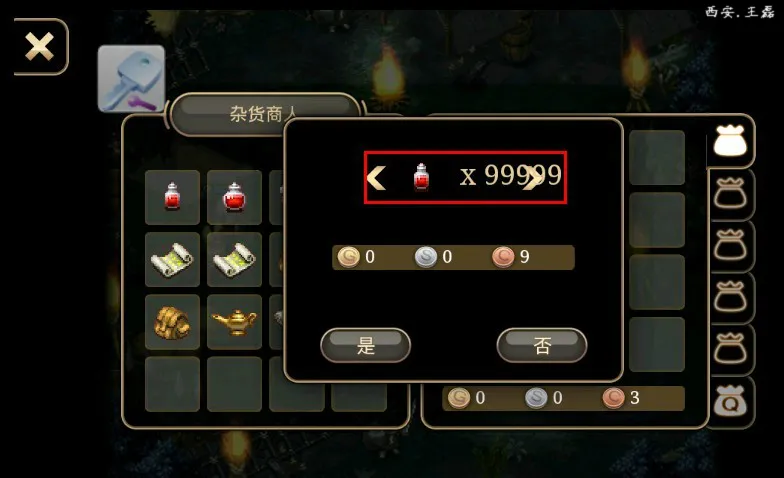Decrease quantity with the left arrow
Screen dimensions: 784x478
tap(376, 178)
